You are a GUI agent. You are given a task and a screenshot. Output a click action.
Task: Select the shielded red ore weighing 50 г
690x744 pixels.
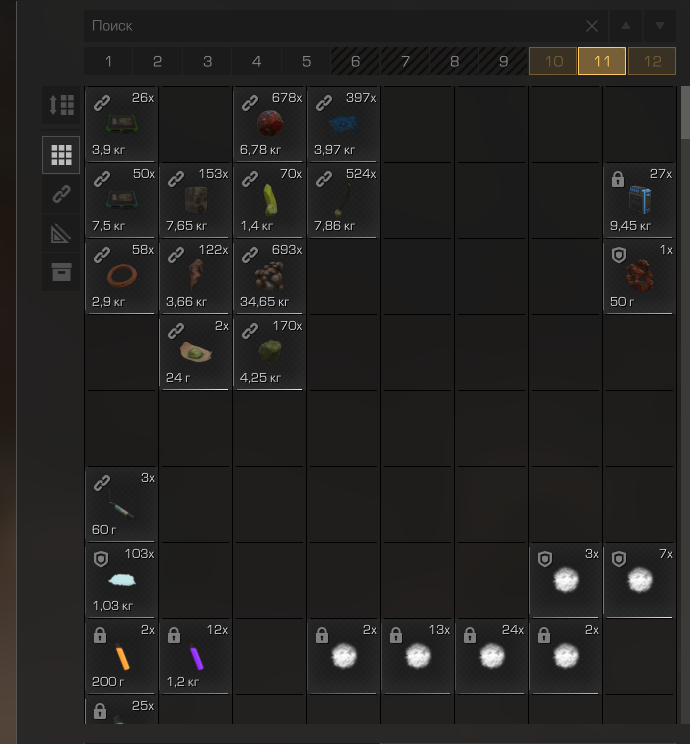[x=639, y=276]
